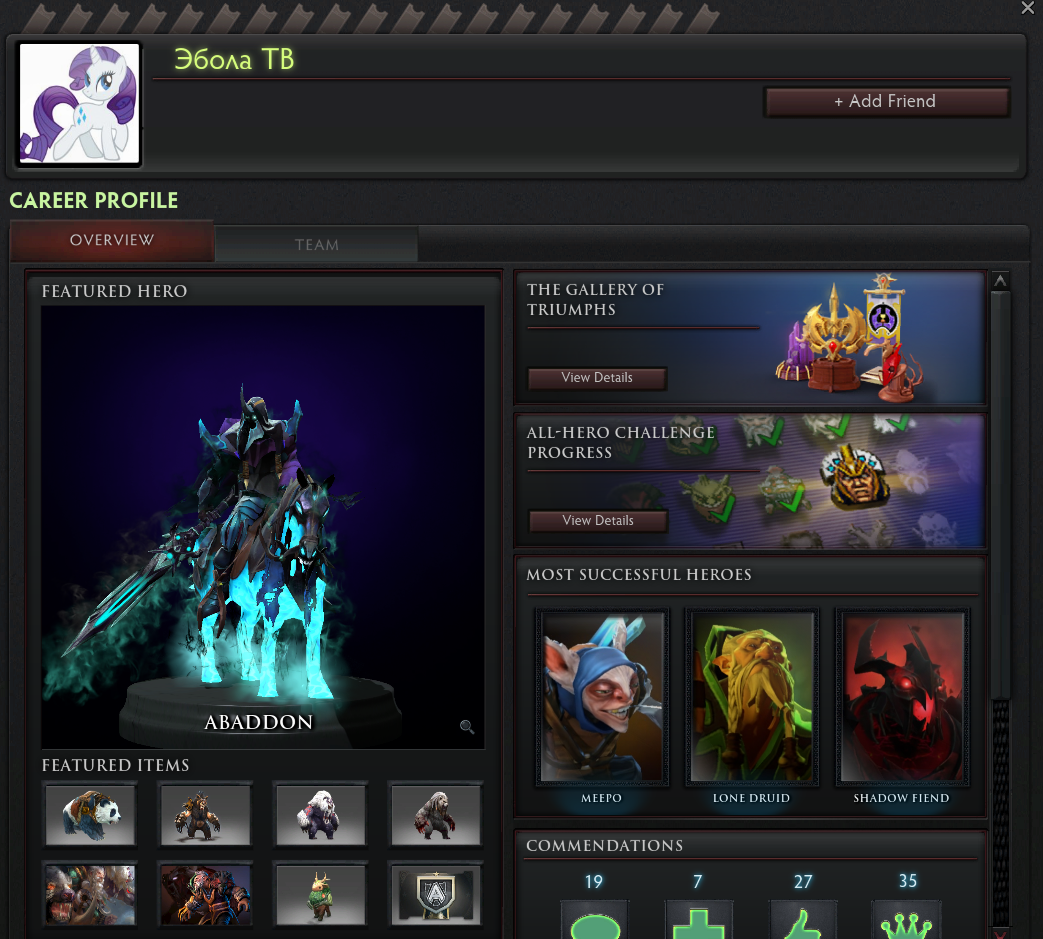Zoom the featured Abaddon with the magnifier
The height and width of the screenshot is (939, 1043).
click(467, 727)
